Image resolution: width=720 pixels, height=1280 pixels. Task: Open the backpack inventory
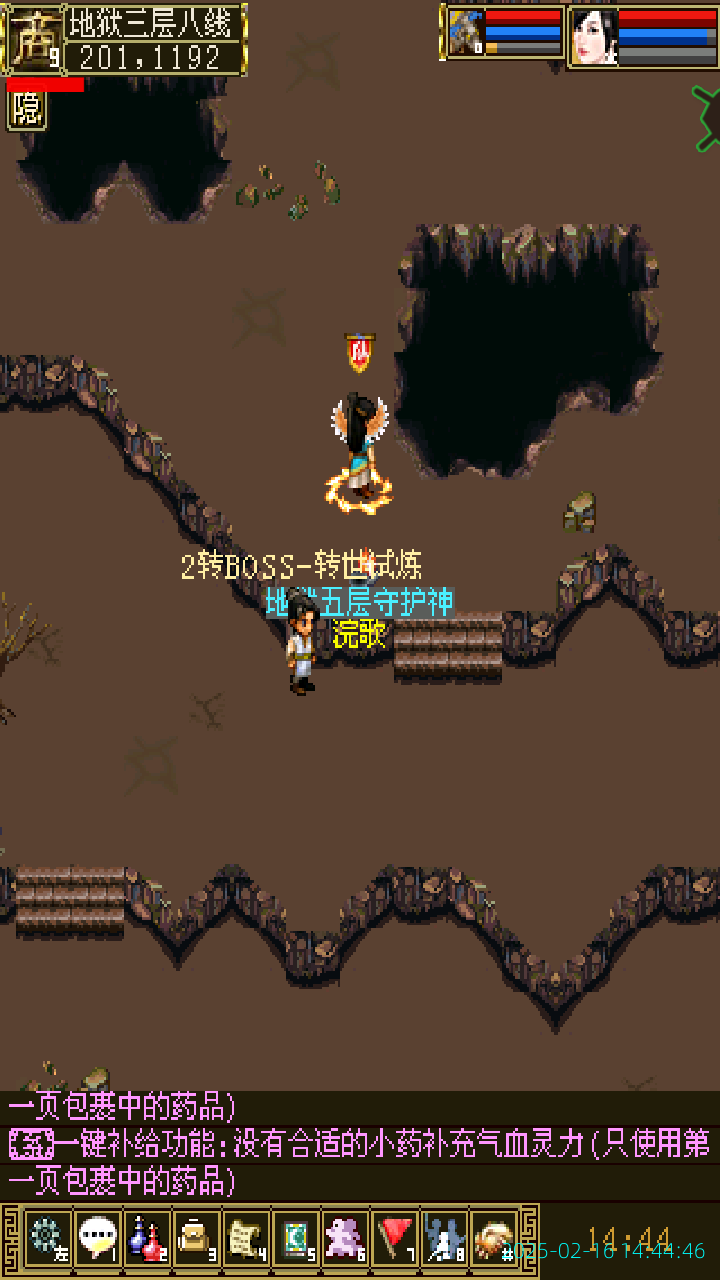[x=196, y=1238]
